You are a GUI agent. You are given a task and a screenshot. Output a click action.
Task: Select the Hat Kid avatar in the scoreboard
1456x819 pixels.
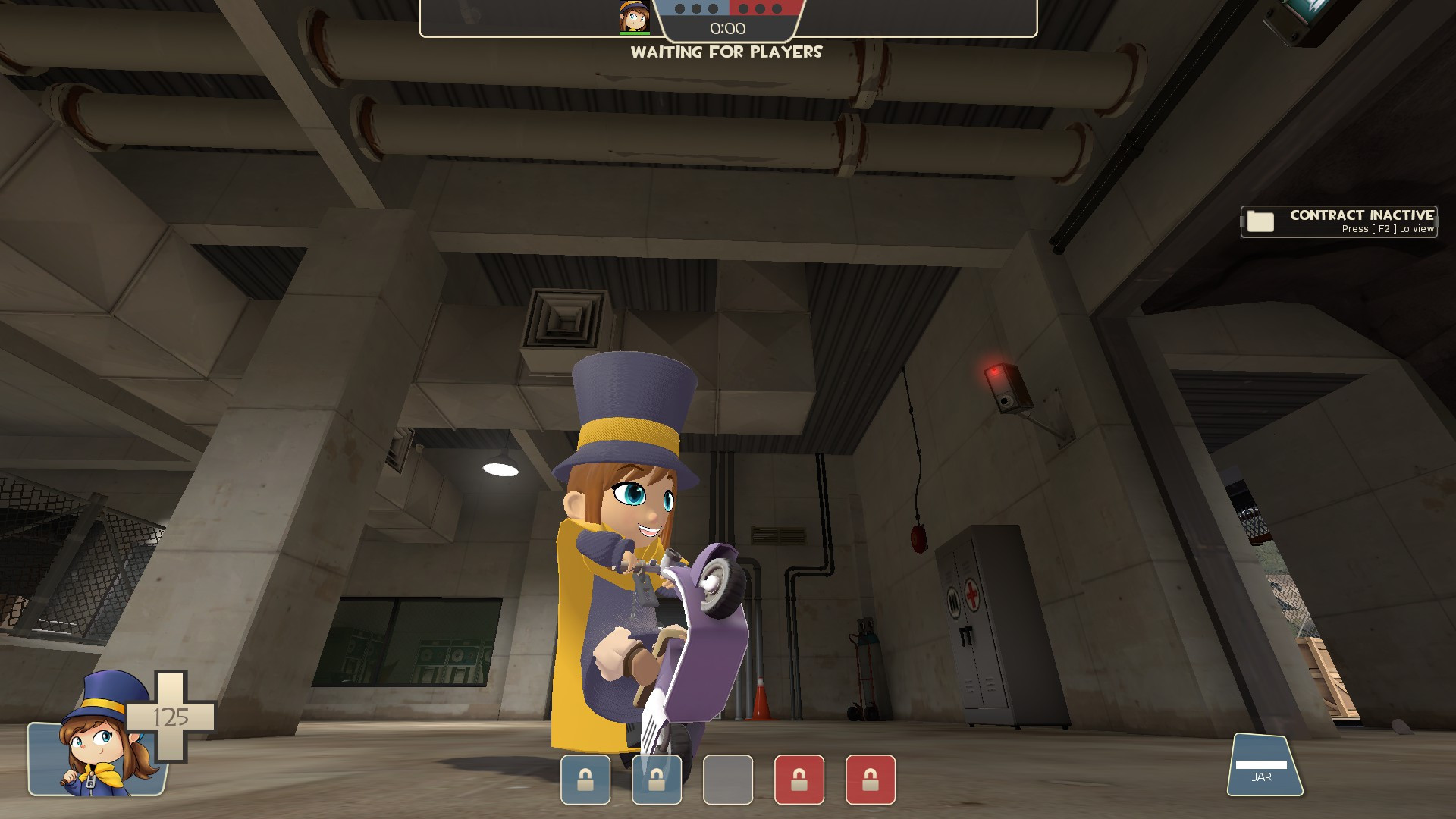click(x=633, y=17)
